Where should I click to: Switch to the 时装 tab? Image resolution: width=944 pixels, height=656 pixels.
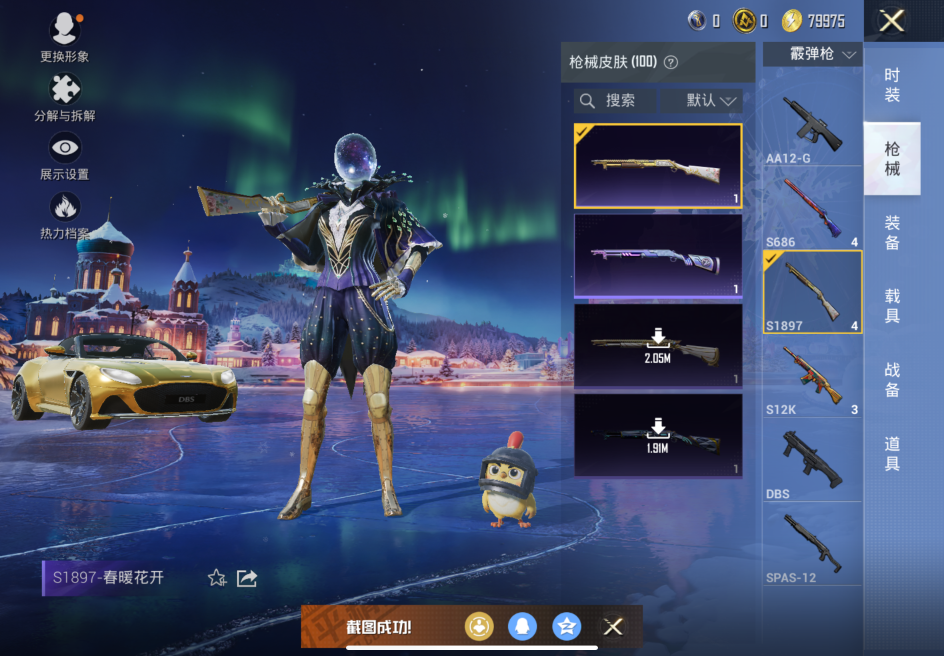(x=892, y=85)
